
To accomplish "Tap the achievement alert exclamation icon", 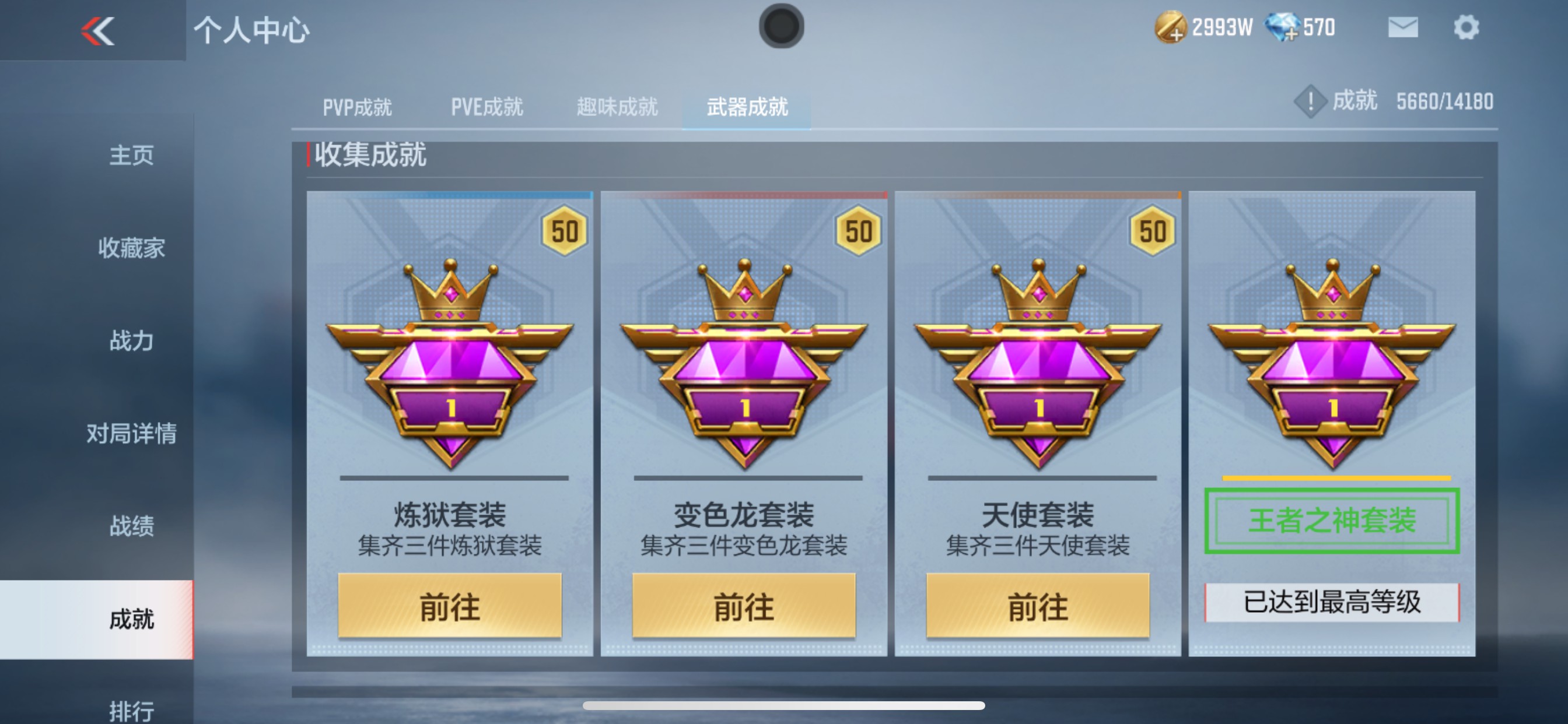I will pyautogui.click(x=1310, y=101).
